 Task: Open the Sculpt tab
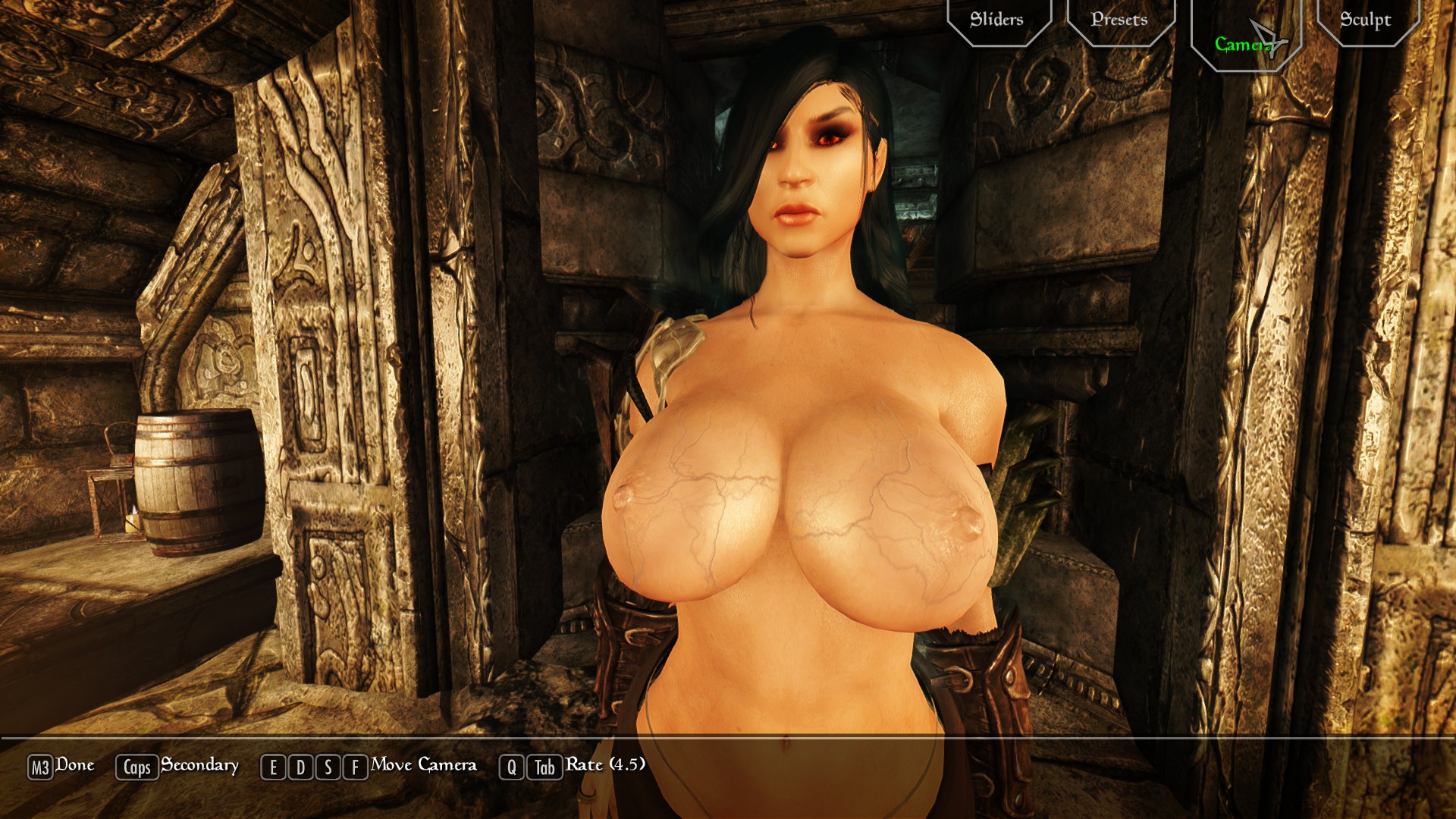click(1365, 20)
